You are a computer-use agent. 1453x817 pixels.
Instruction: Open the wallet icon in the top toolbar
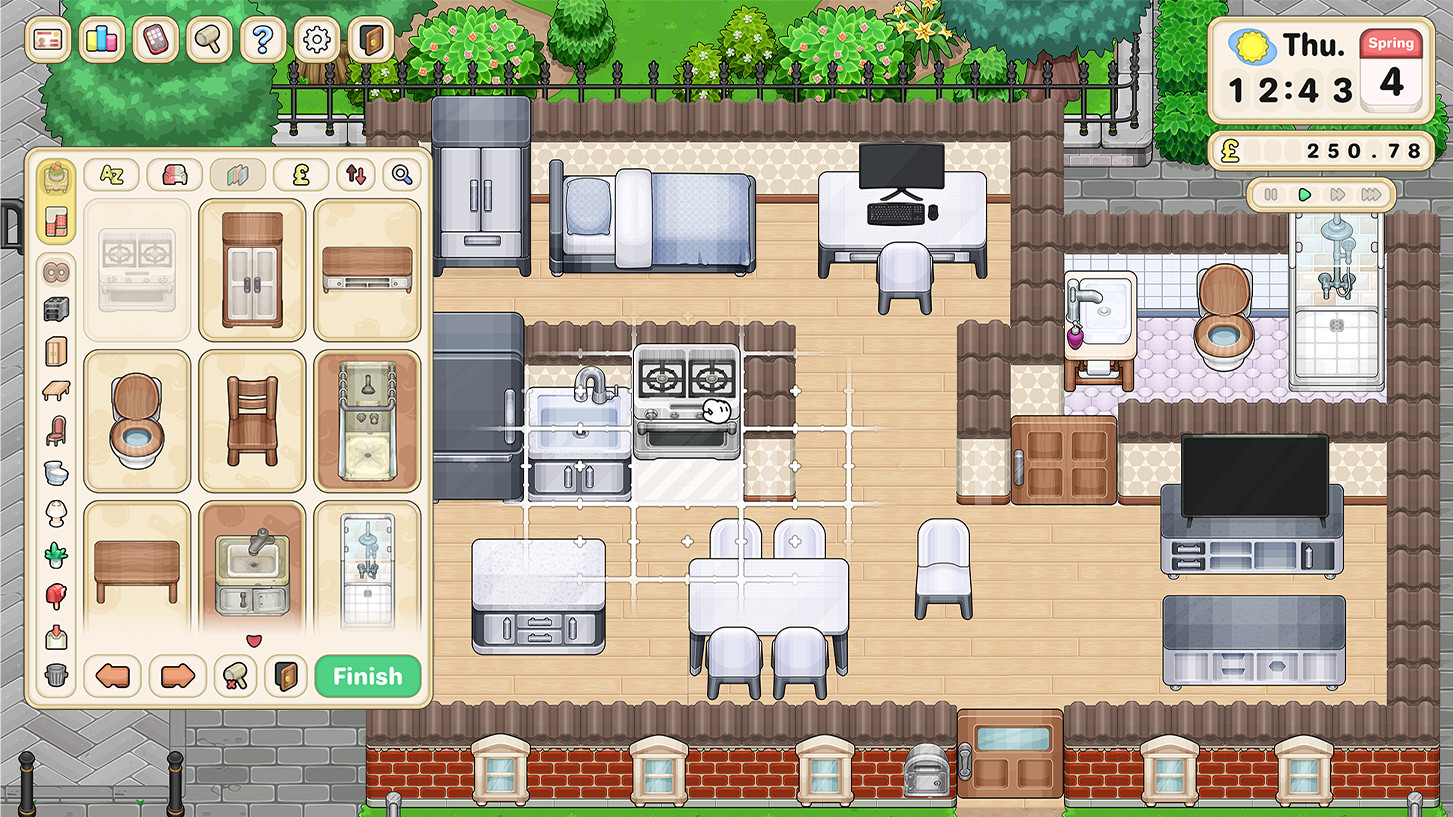pyautogui.click(x=371, y=40)
